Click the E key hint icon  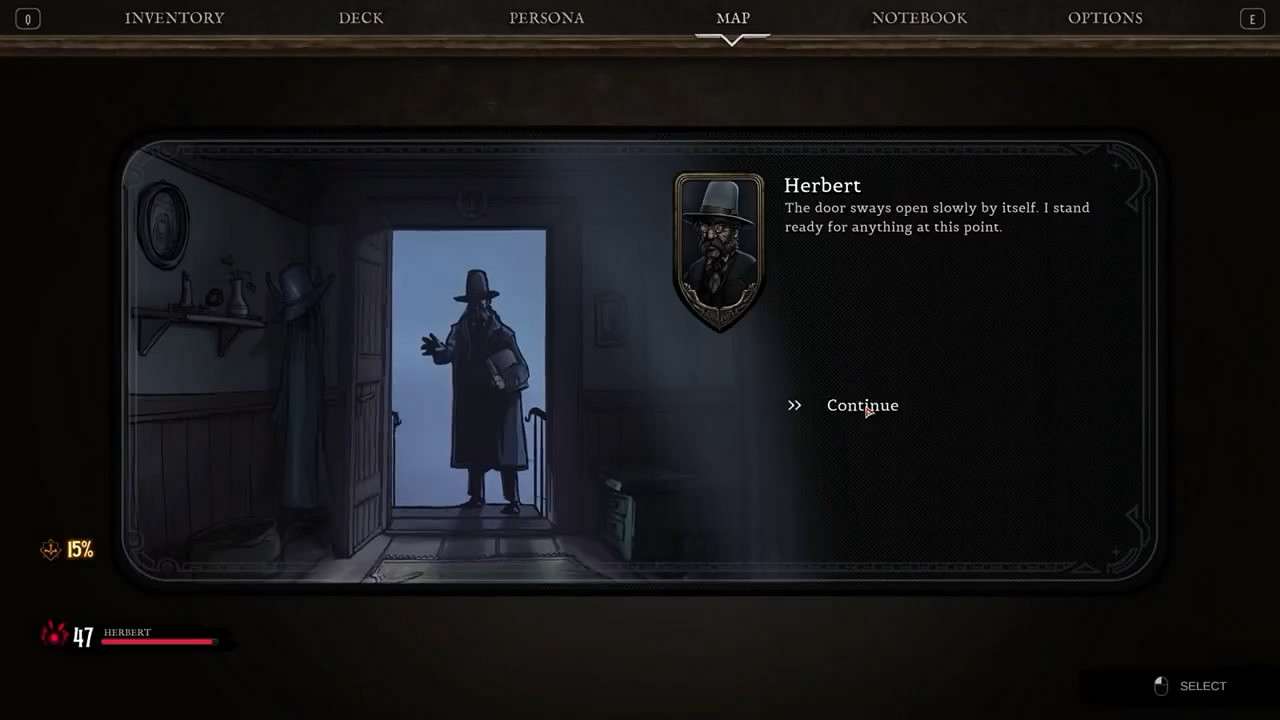pyautogui.click(x=1252, y=18)
